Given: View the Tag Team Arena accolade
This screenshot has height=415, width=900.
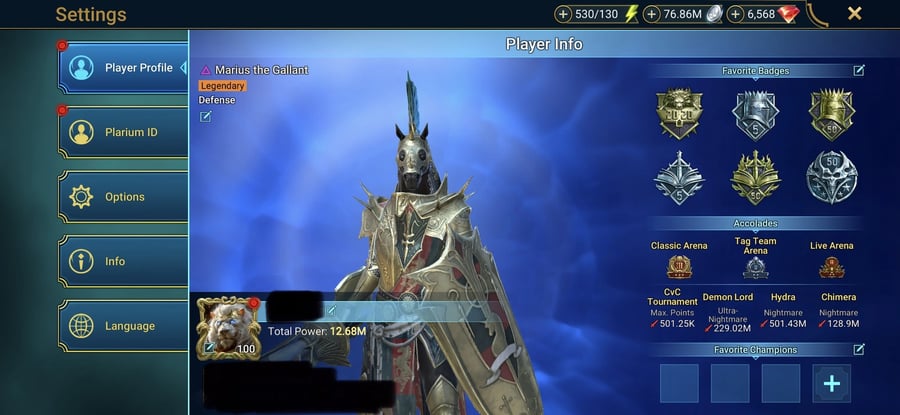Looking at the screenshot, I should pos(755,268).
